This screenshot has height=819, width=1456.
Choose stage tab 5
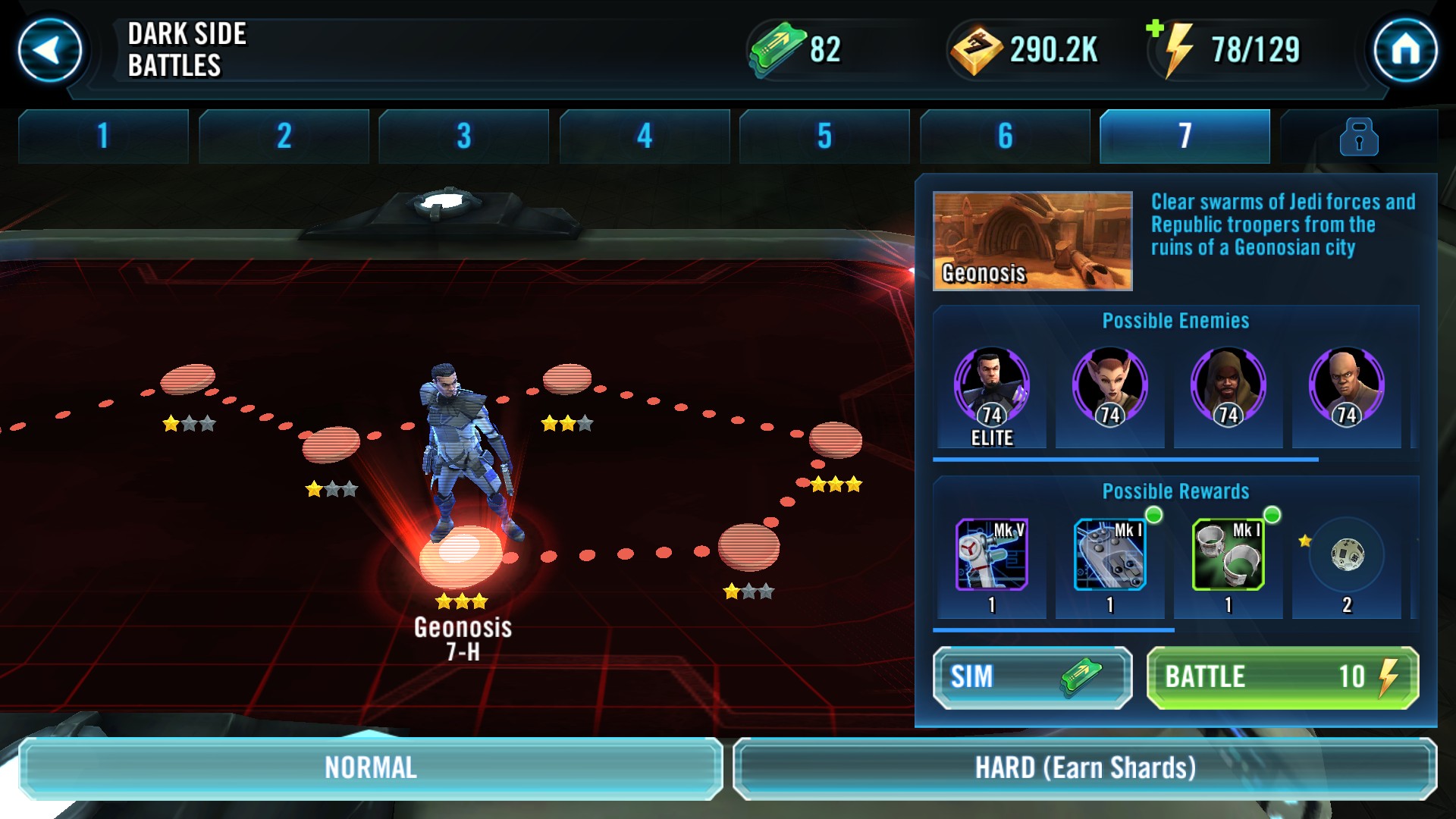point(824,136)
